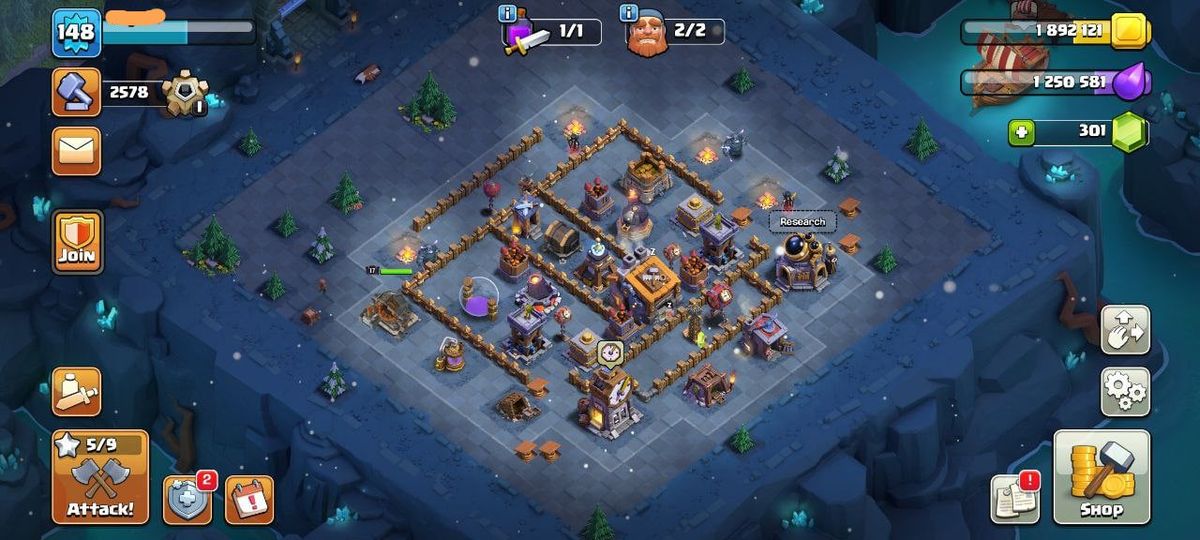Open the events calendar icon

point(248,499)
